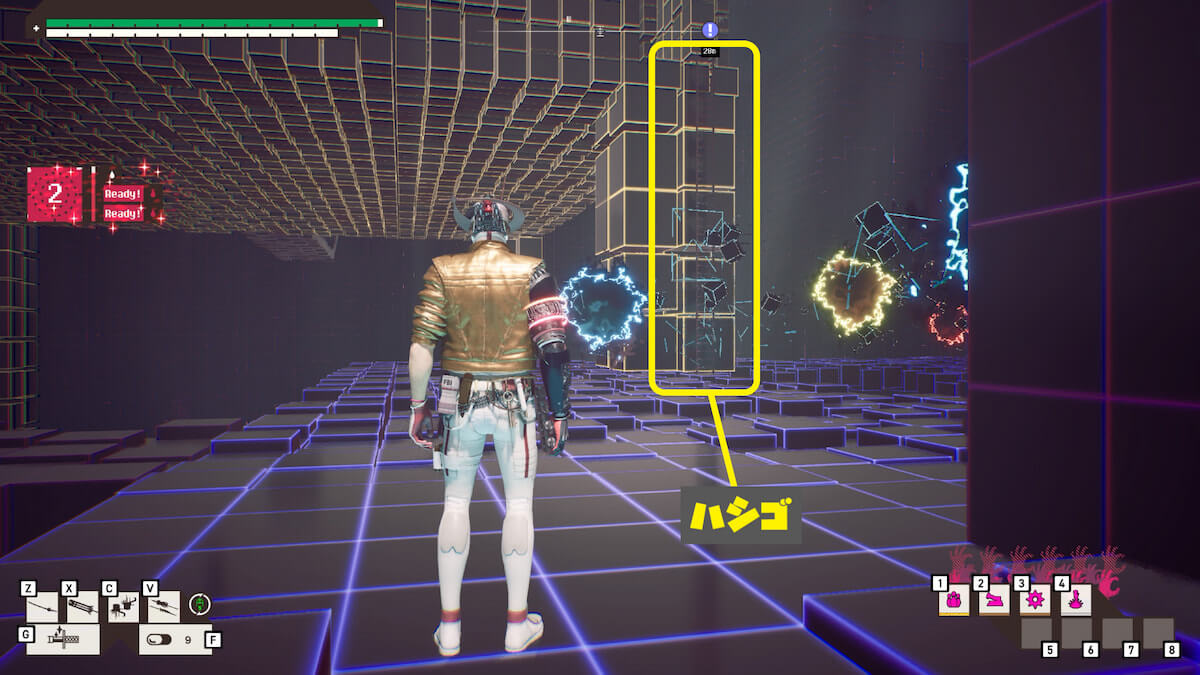Click the green circular swap icon
The height and width of the screenshot is (675, 1200).
coord(200,604)
